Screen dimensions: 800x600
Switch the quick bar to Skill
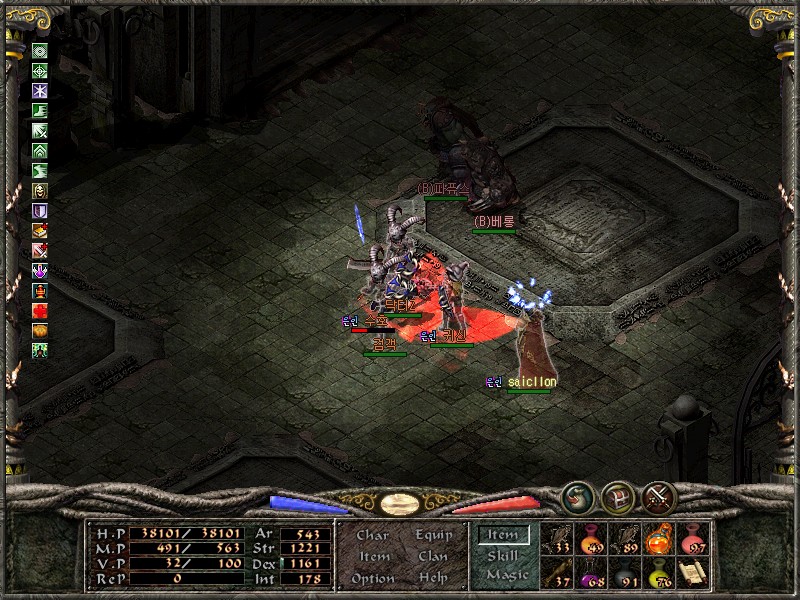(503, 555)
